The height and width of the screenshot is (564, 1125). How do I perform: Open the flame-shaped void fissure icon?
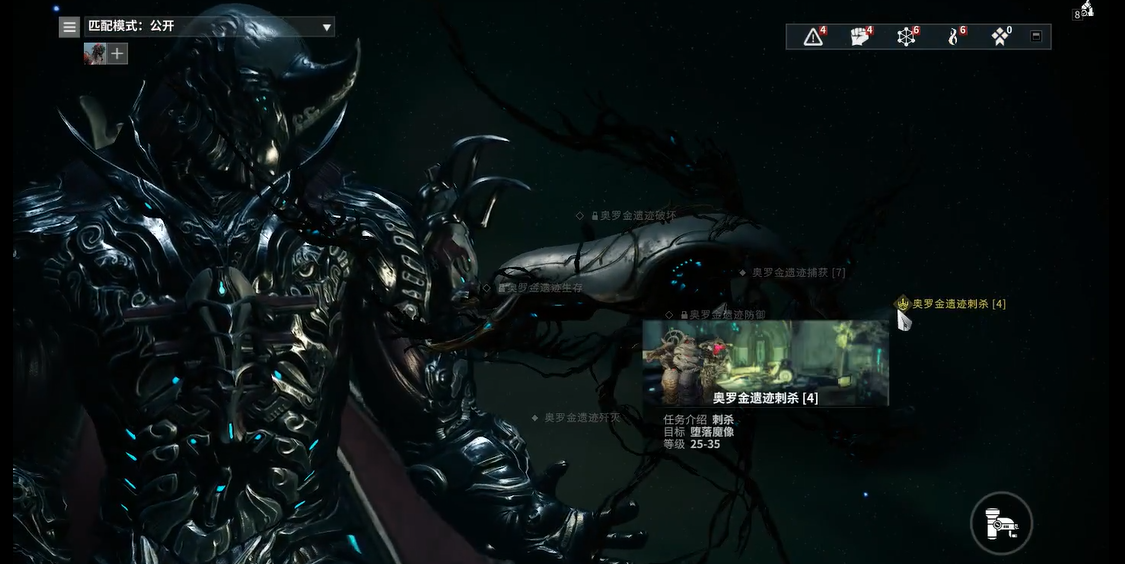(x=953, y=37)
